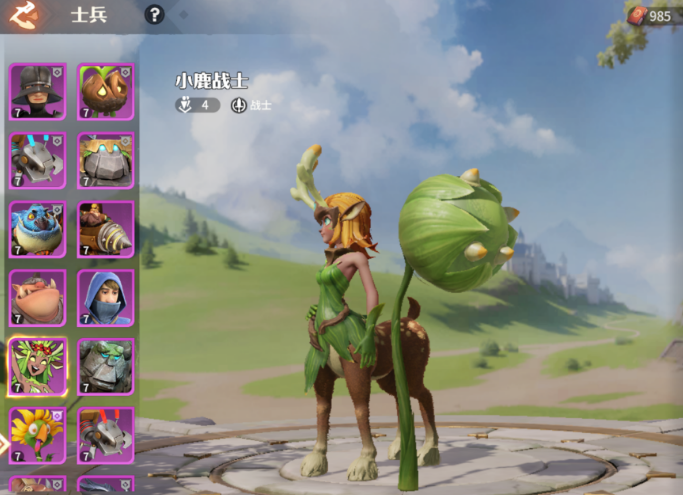The height and width of the screenshot is (495, 683).
Task: Pick the dwarf with drill unit
Action: click(x=105, y=229)
